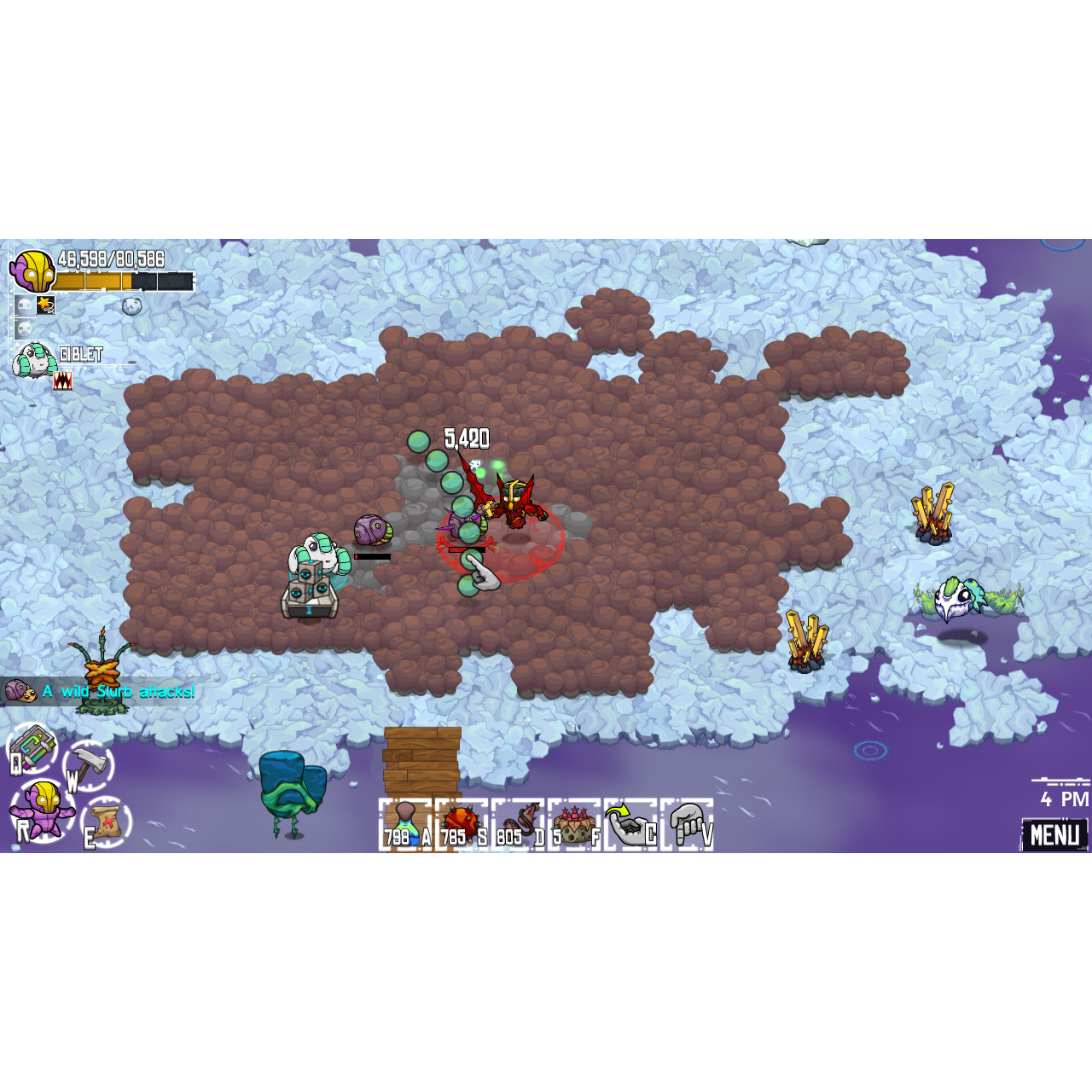Click the teeth icon under Giblet
The height and width of the screenshot is (1092, 1092).
coord(63,380)
